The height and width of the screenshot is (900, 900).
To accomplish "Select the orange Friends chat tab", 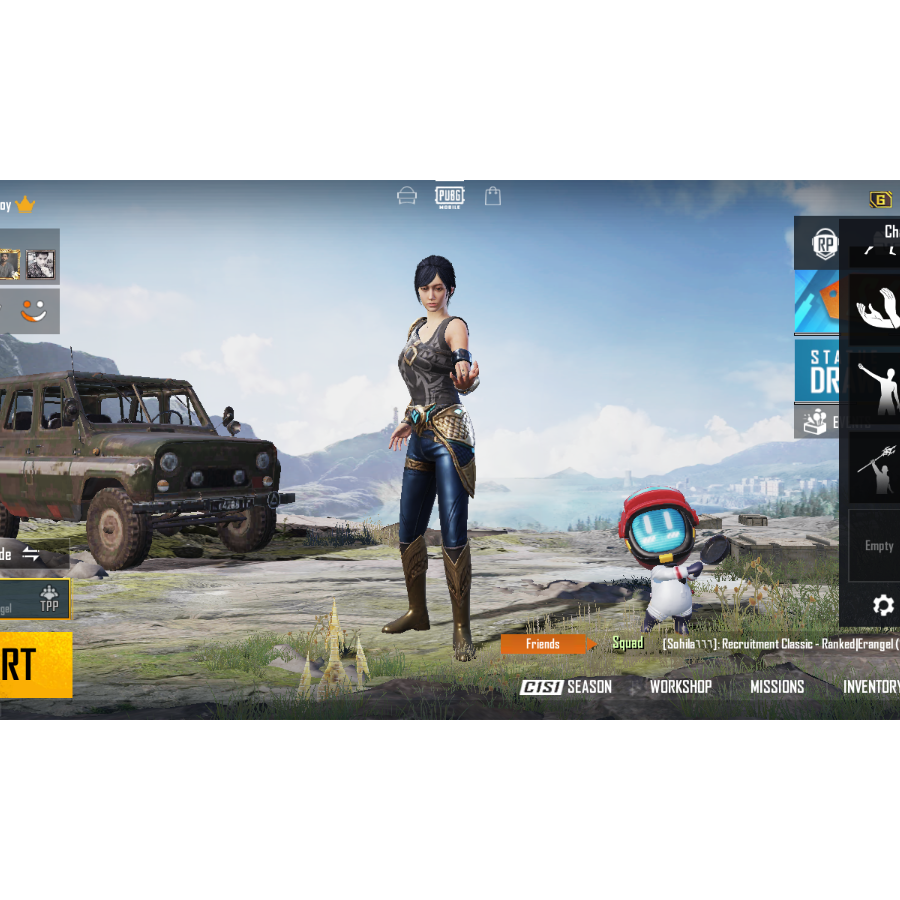I will [x=543, y=644].
